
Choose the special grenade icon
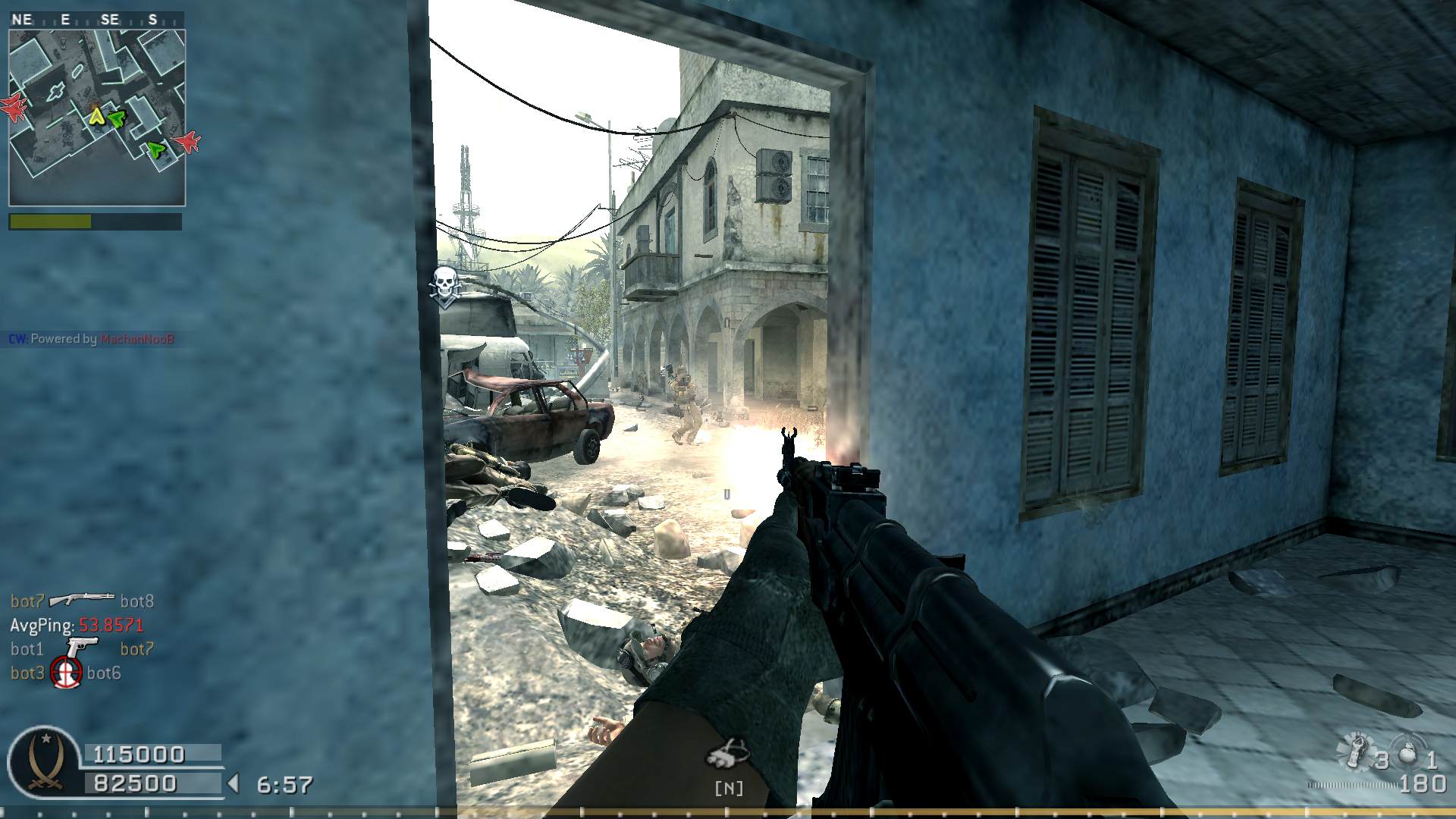(x=1356, y=750)
